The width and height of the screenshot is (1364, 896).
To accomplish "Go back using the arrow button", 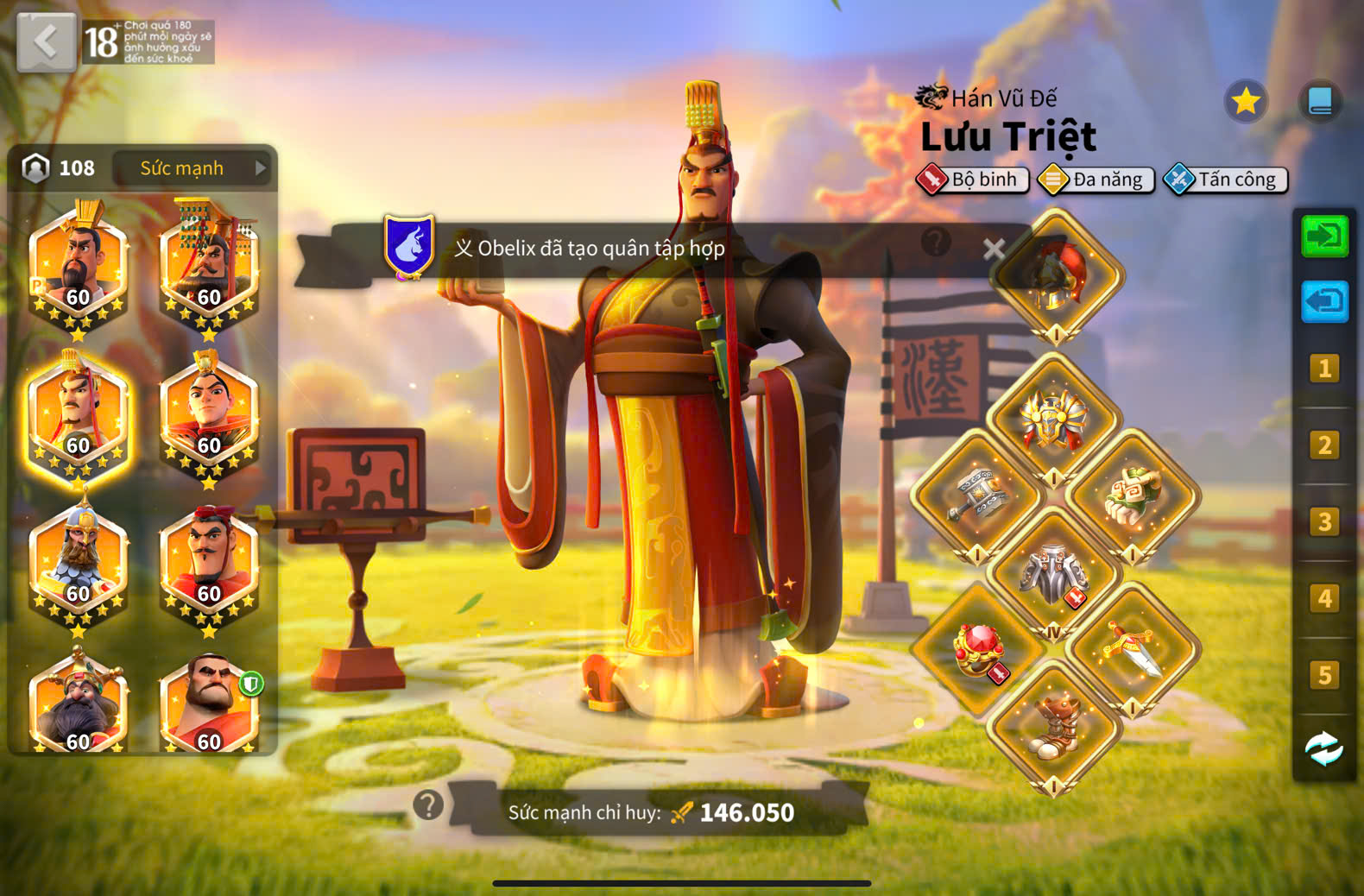I will pyautogui.click(x=46, y=41).
